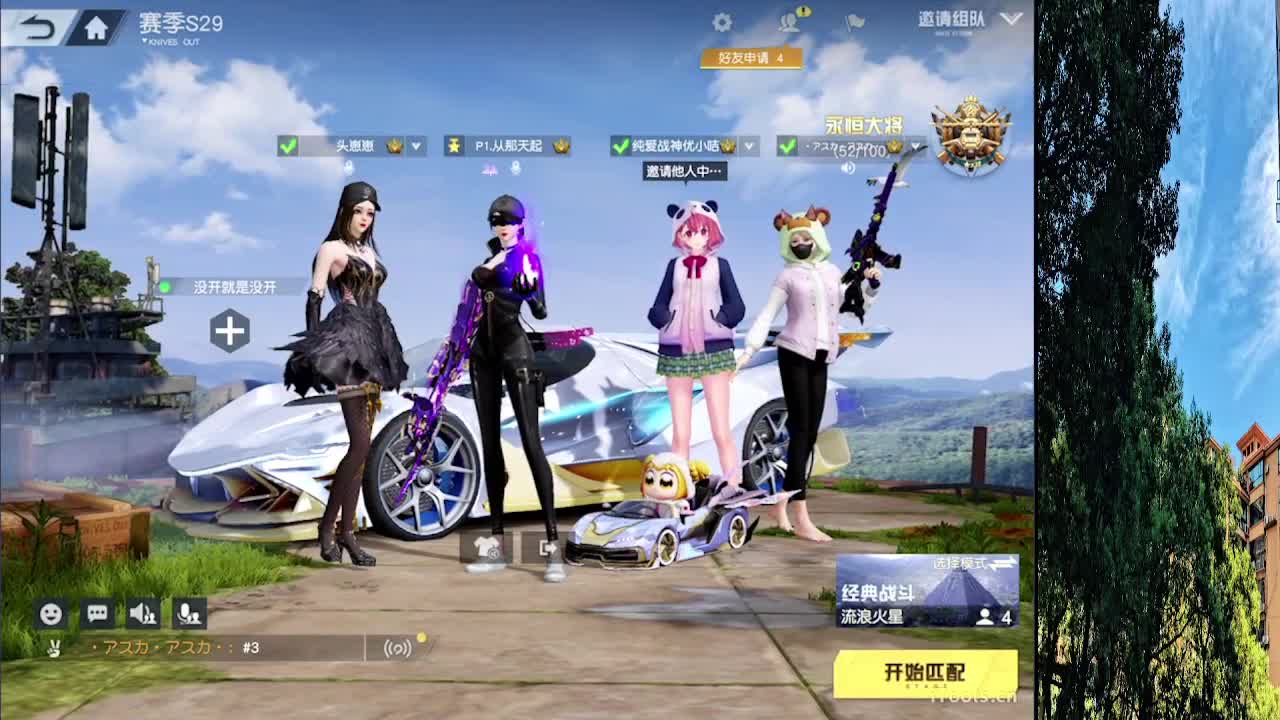Click the leave team arrow icon

(546, 548)
